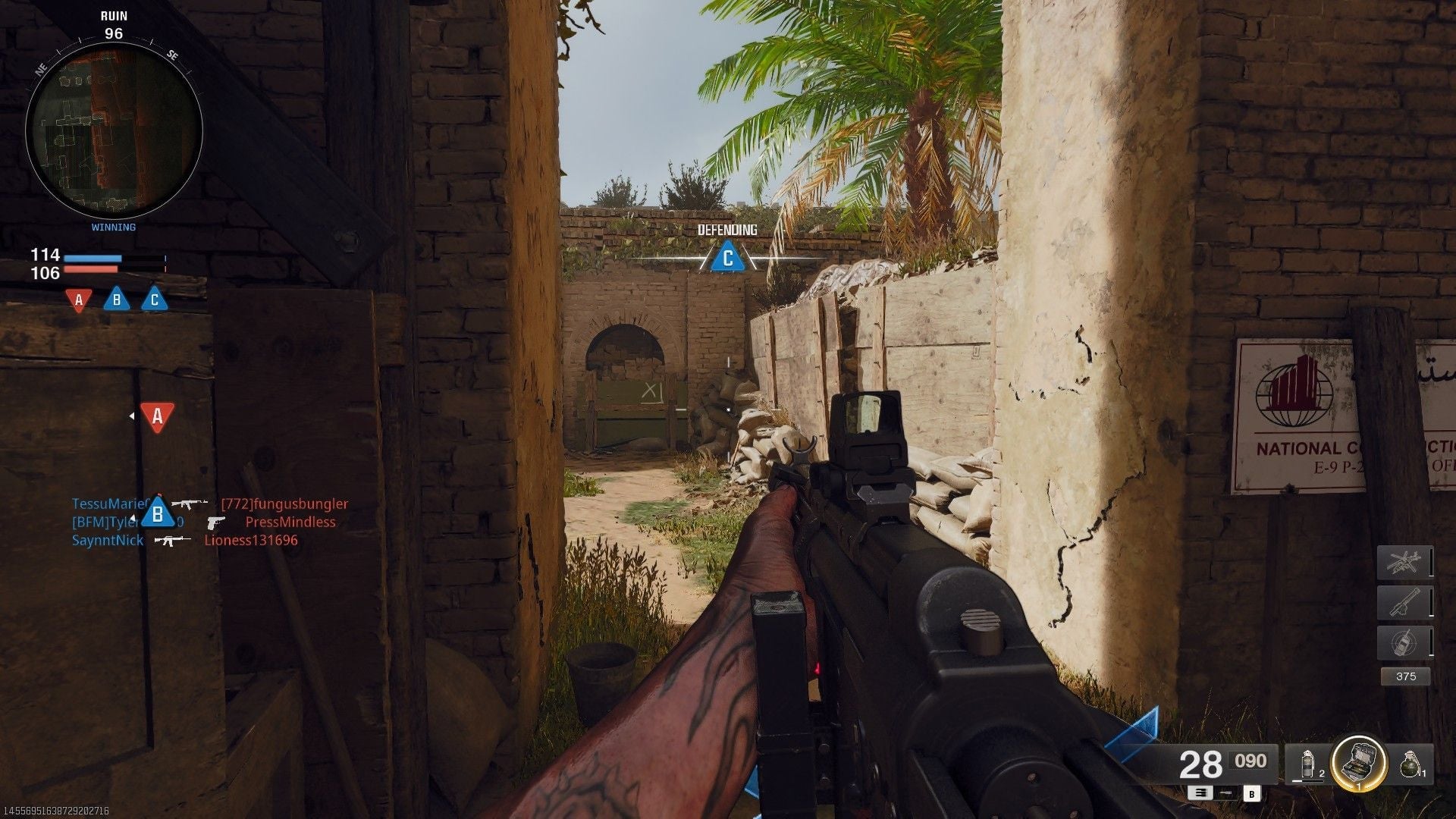Select the spy plane radio scorestreak icon
The width and height of the screenshot is (1456, 819).
[1404, 642]
